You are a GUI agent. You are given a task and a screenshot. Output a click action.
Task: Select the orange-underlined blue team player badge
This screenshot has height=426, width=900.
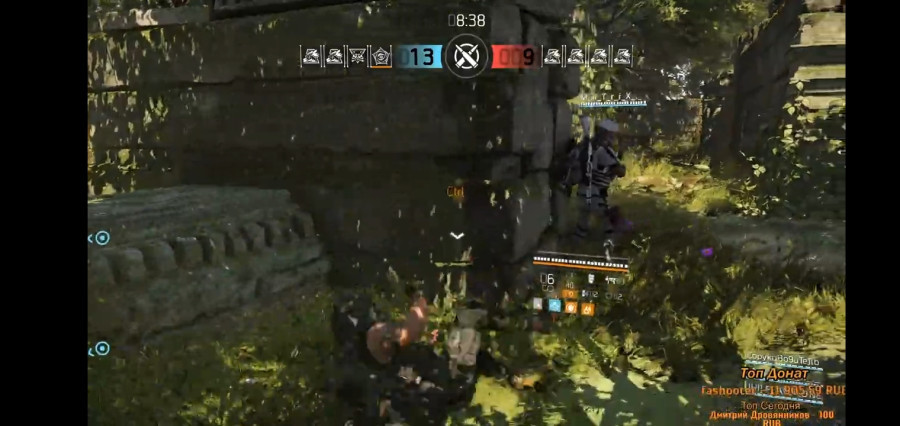click(x=380, y=57)
